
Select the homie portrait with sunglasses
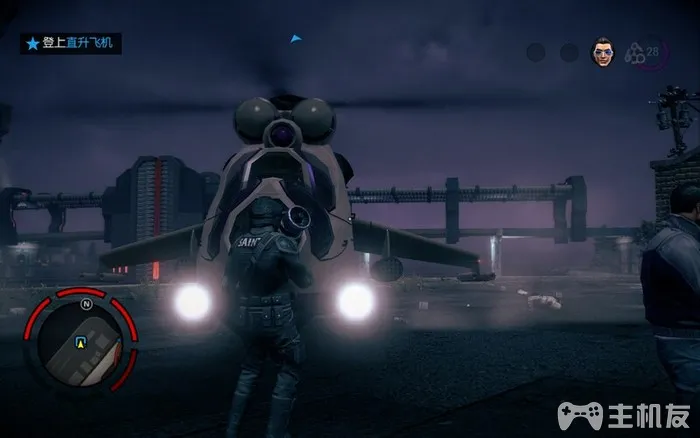(x=602, y=53)
